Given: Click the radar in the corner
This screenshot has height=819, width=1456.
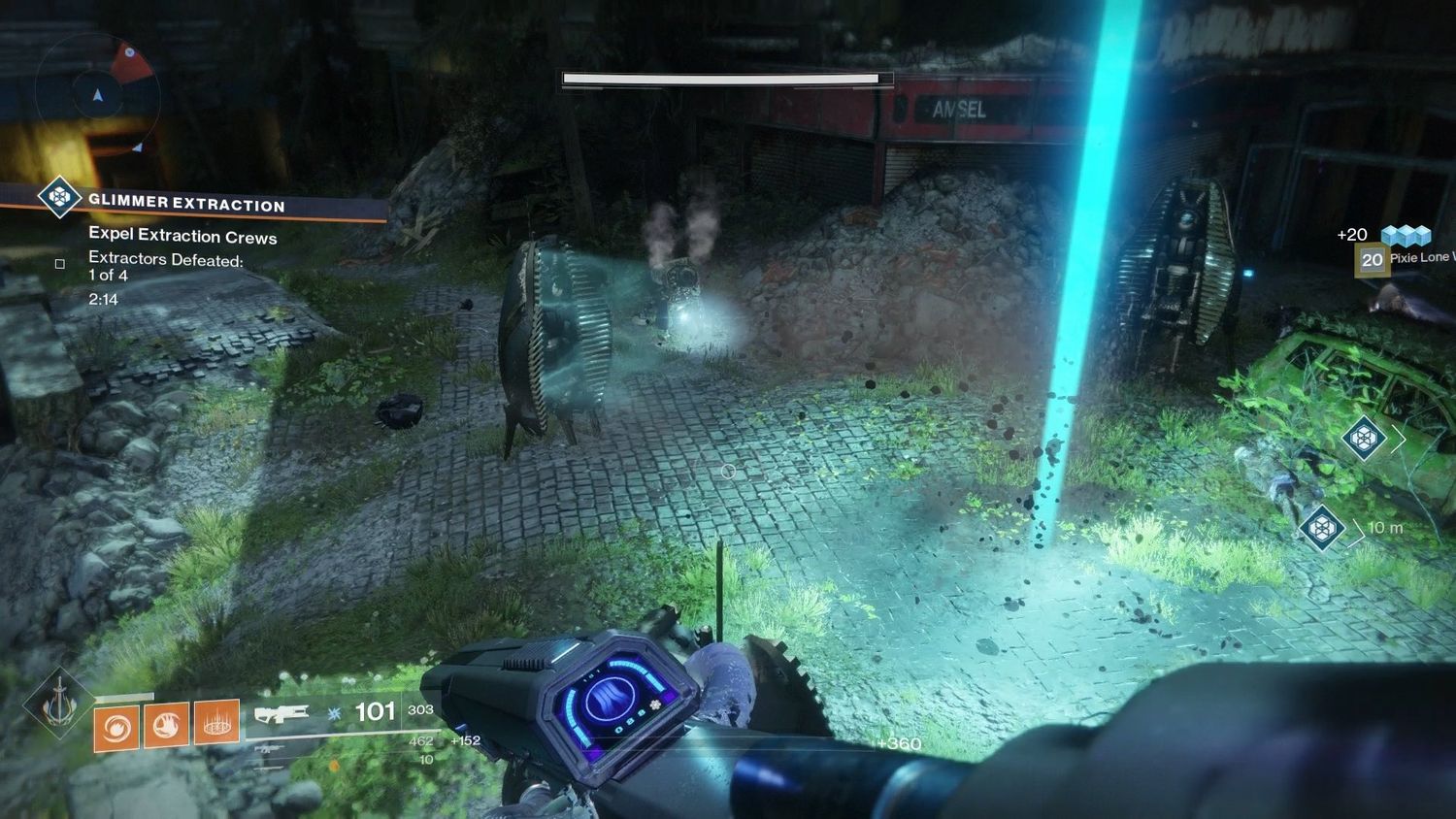Looking at the screenshot, I should pos(97,94).
